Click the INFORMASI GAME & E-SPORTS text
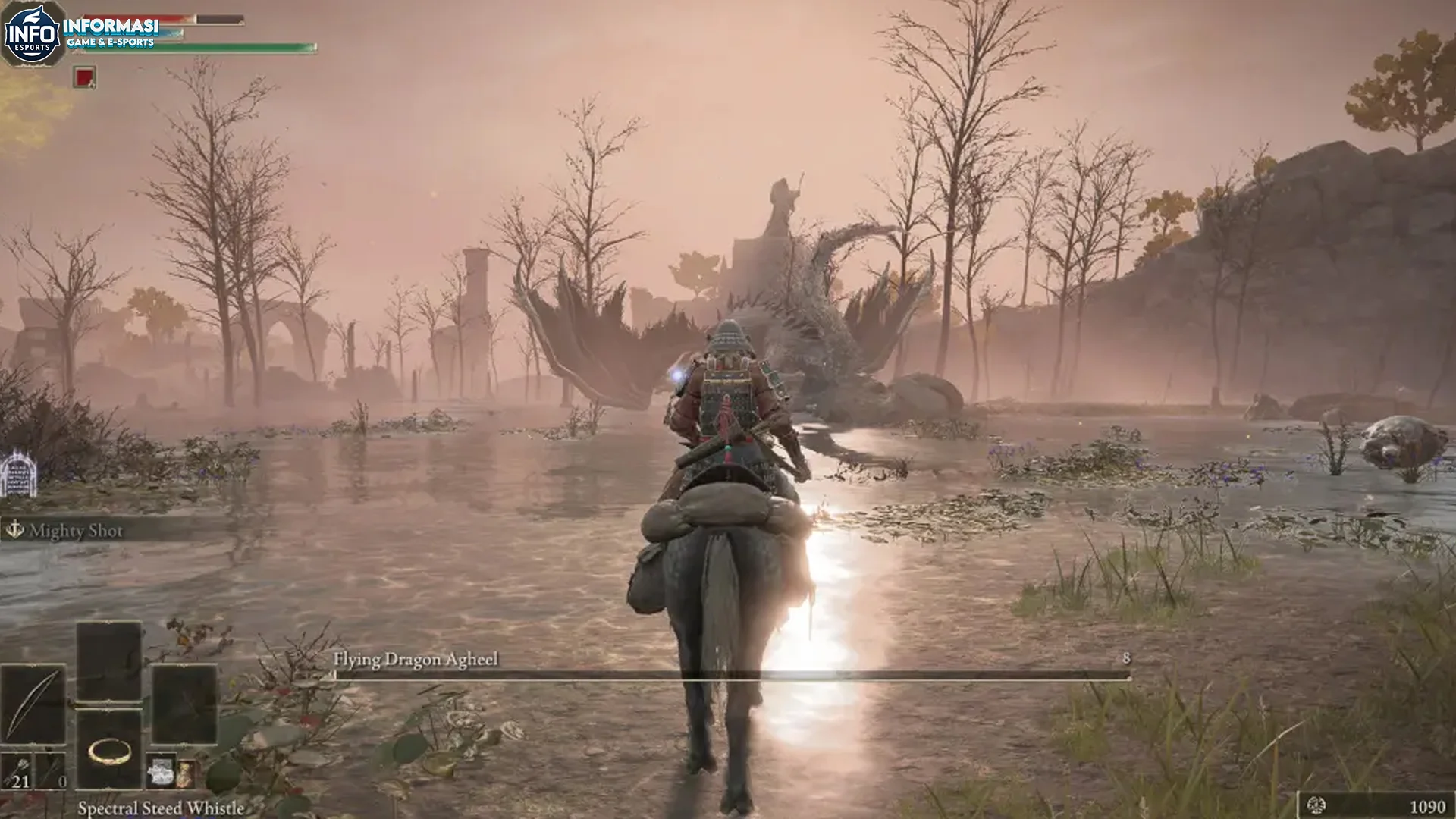The image size is (1456, 819). coord(111,32)
